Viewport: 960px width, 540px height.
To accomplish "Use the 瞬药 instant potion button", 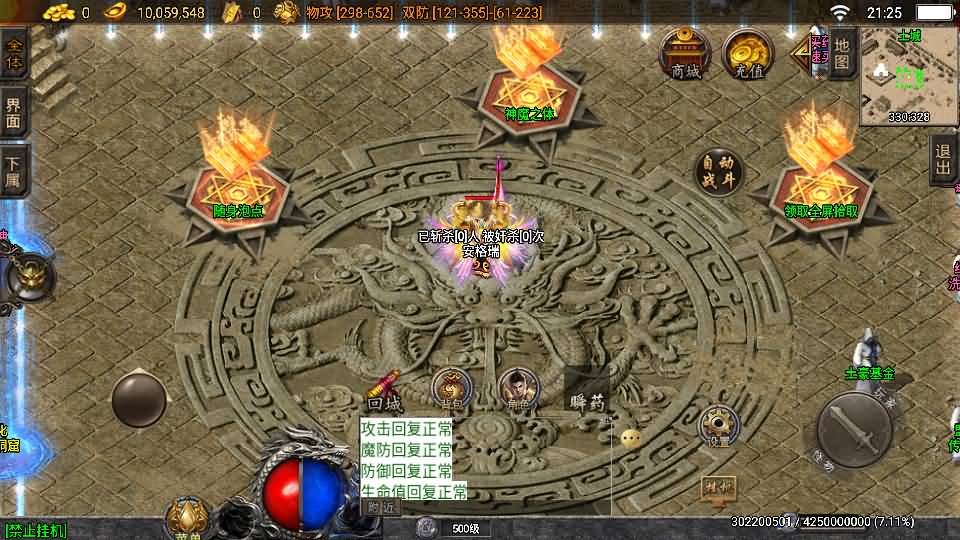I will (587, 396).
